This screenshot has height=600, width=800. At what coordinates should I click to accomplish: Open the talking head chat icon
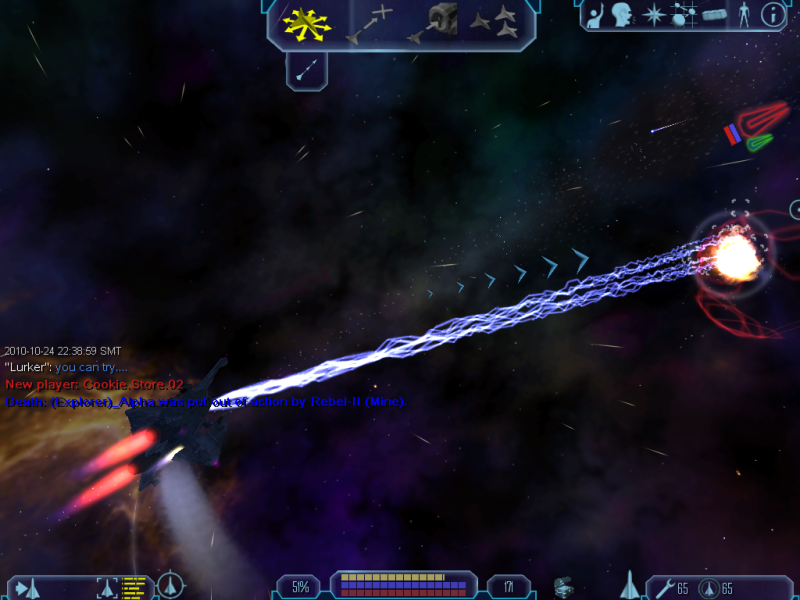tap(625, 15)
